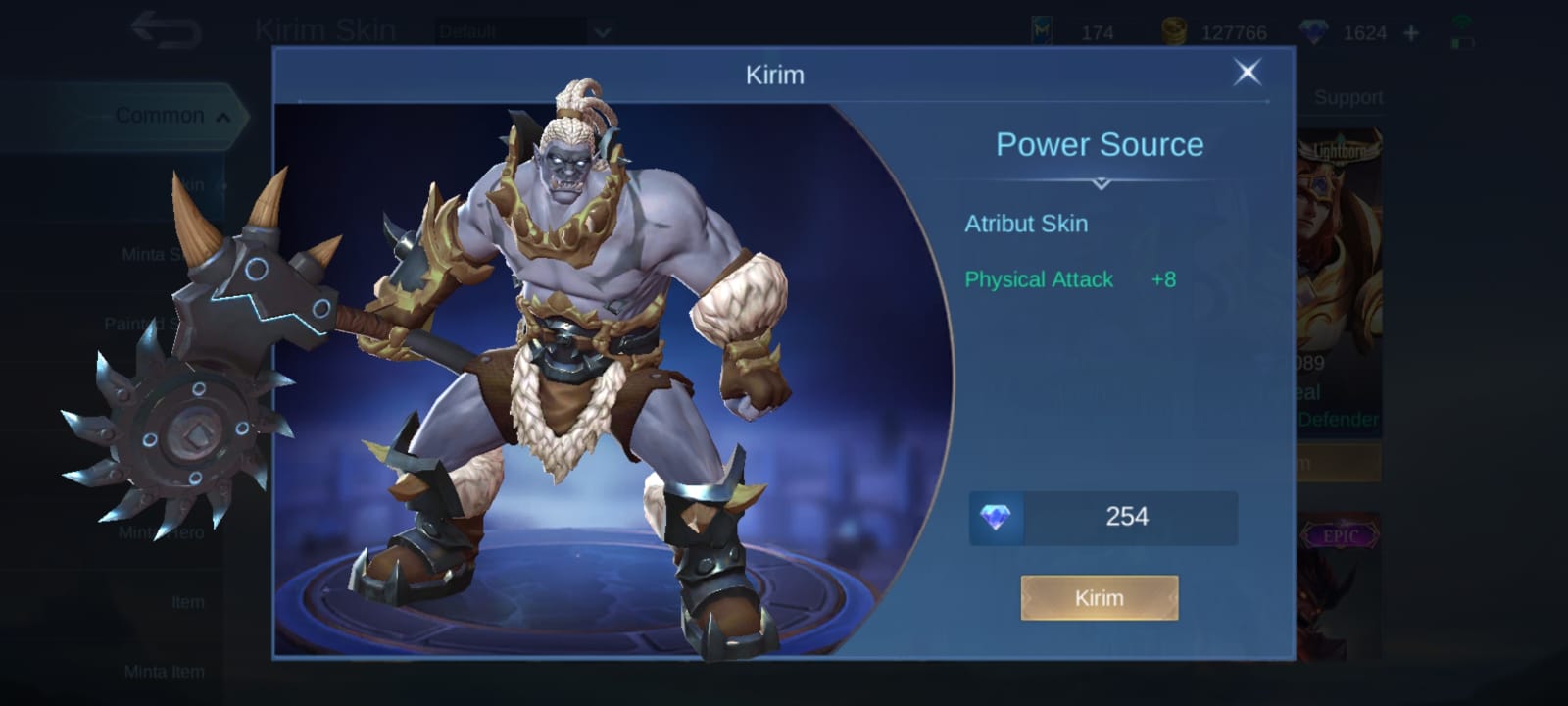Select the Item category in sidebar

tap(186, 601)
